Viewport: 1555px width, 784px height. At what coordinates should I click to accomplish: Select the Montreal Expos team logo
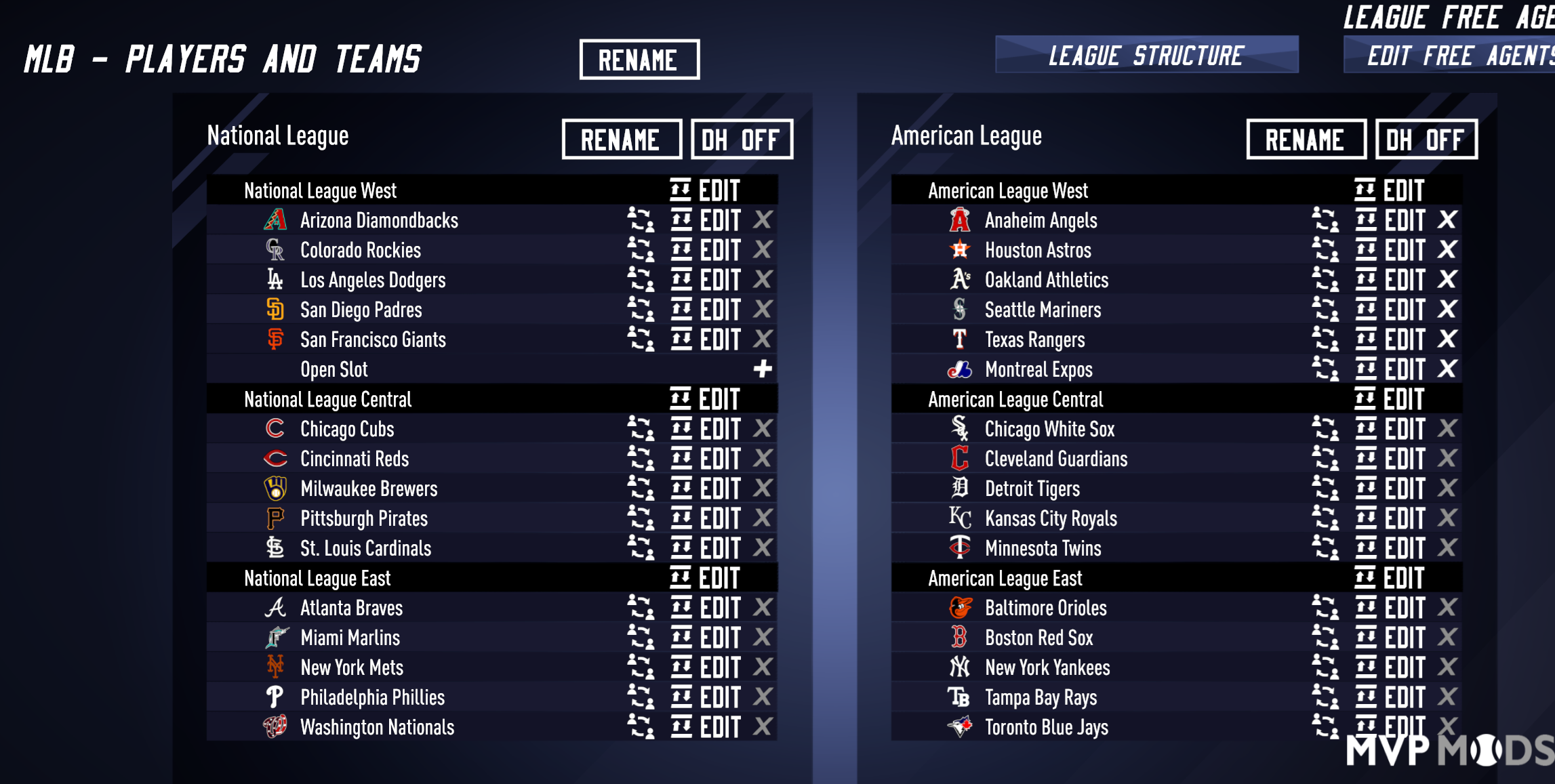coord(958,369)
